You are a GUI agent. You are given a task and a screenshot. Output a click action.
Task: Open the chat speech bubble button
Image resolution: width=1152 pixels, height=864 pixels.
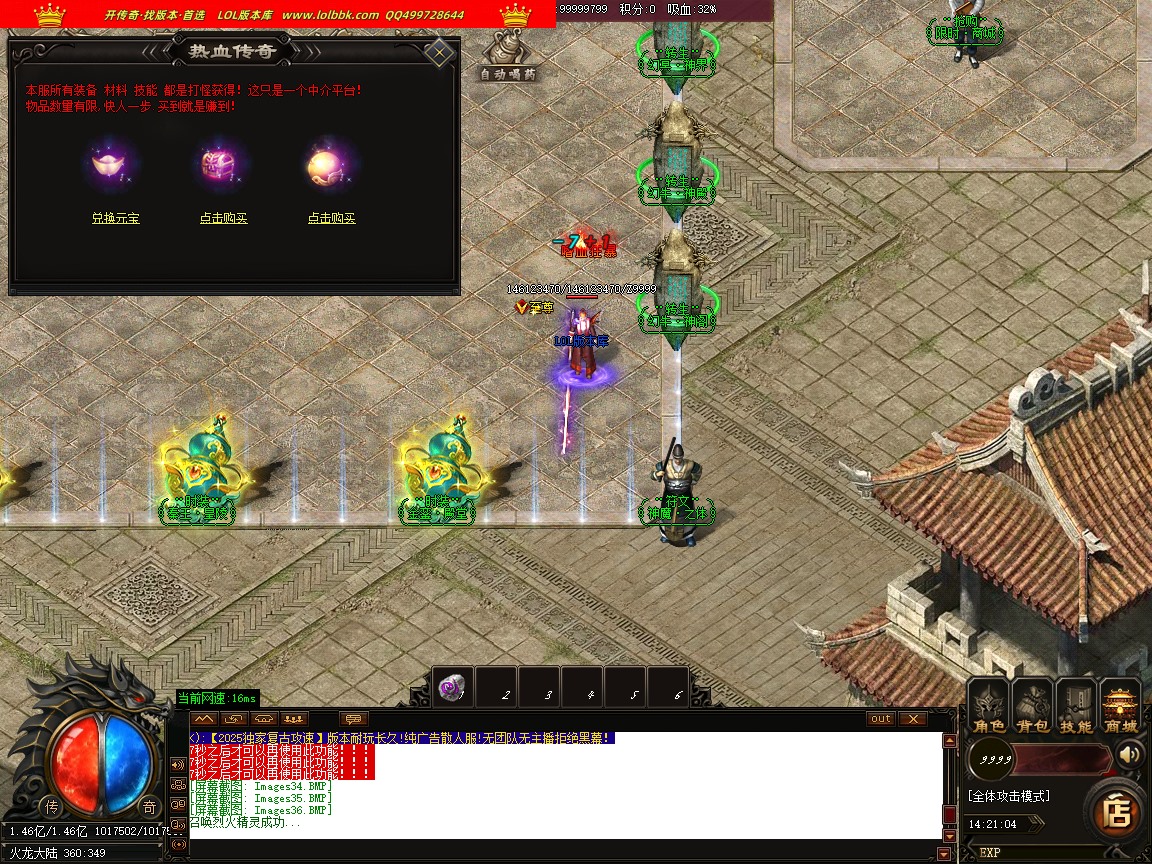point(354,719)
